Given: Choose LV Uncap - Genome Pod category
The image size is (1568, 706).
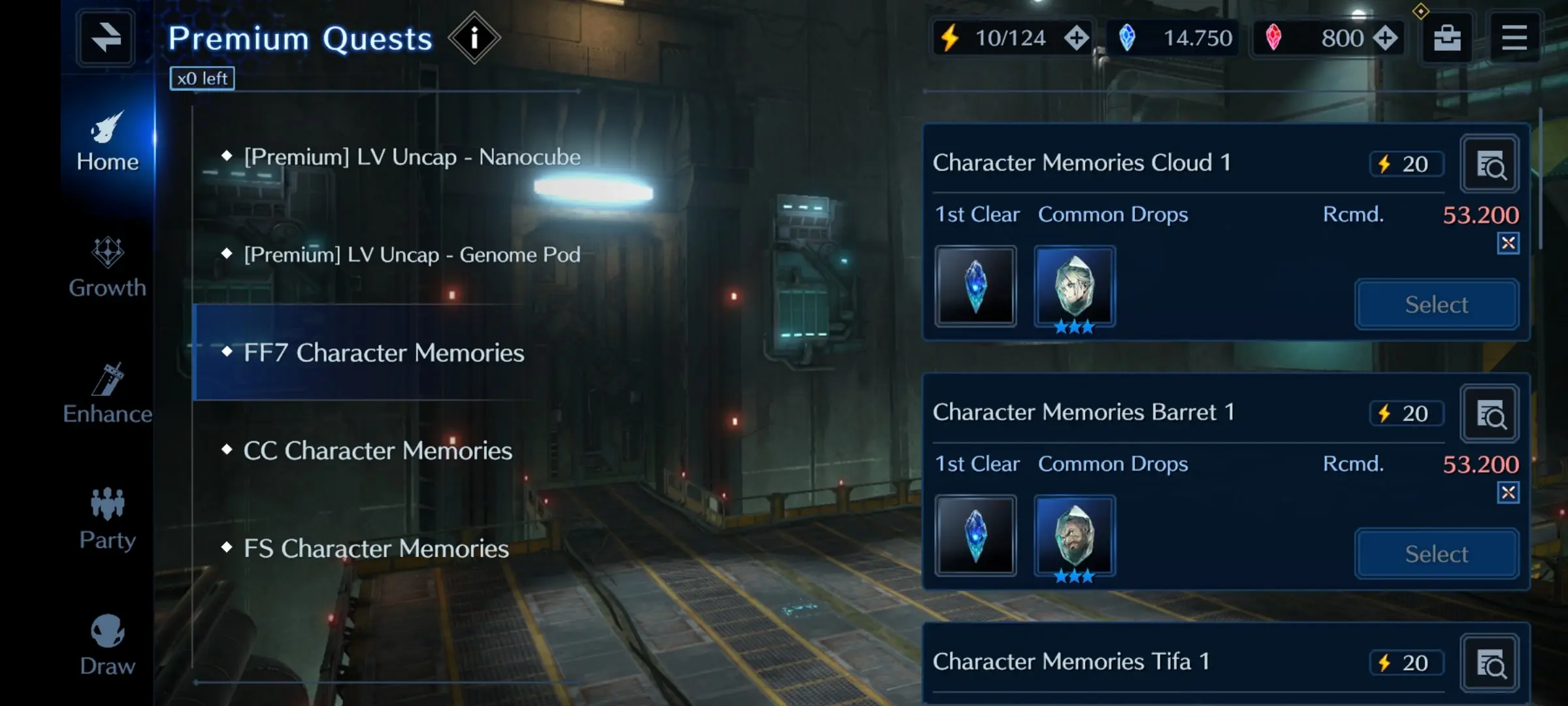Looking at the screenshot, I should [x=412, y=254].
